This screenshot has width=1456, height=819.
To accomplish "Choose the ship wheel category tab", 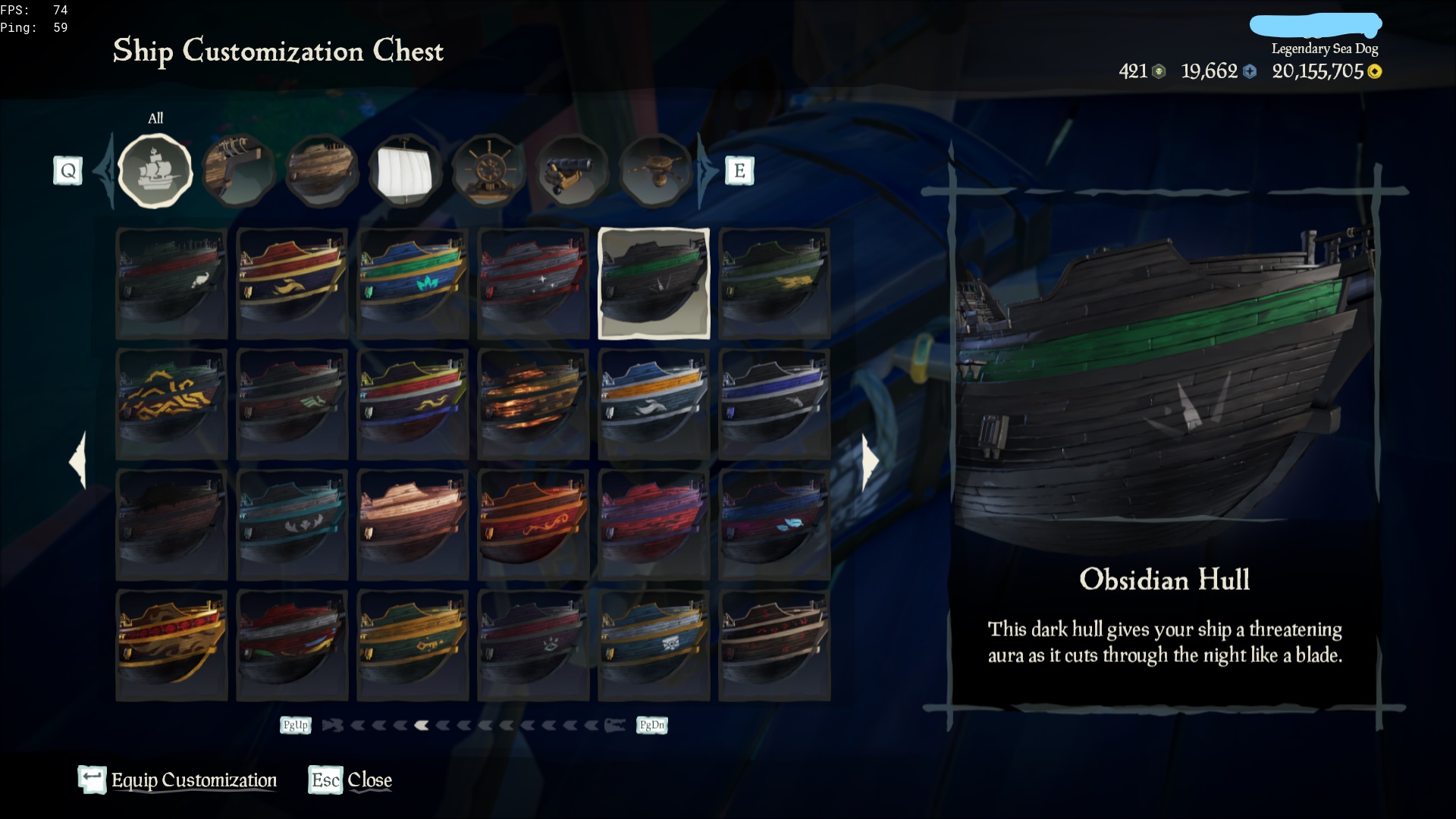I will [488, 171].
